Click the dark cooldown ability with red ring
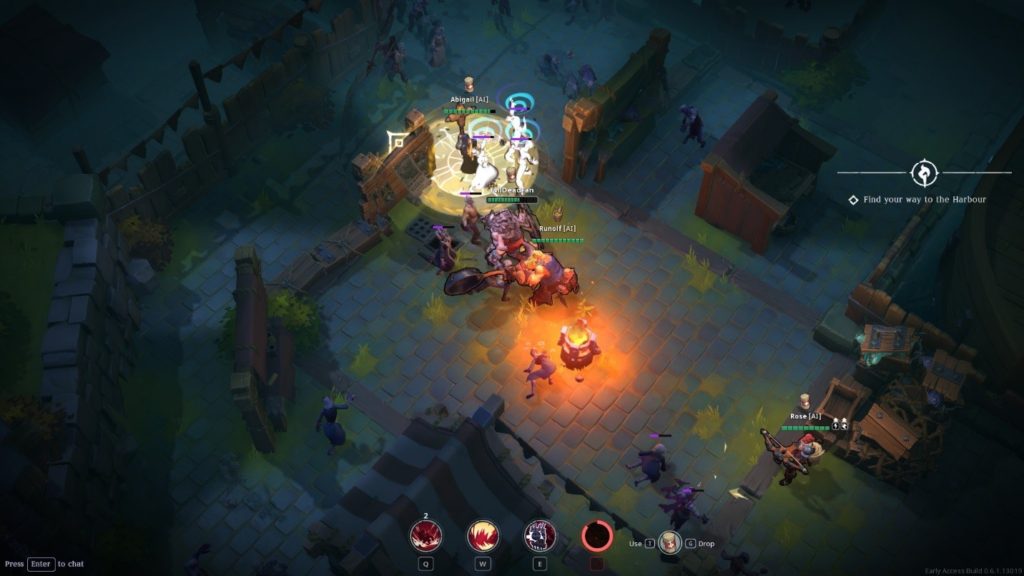 598,537
